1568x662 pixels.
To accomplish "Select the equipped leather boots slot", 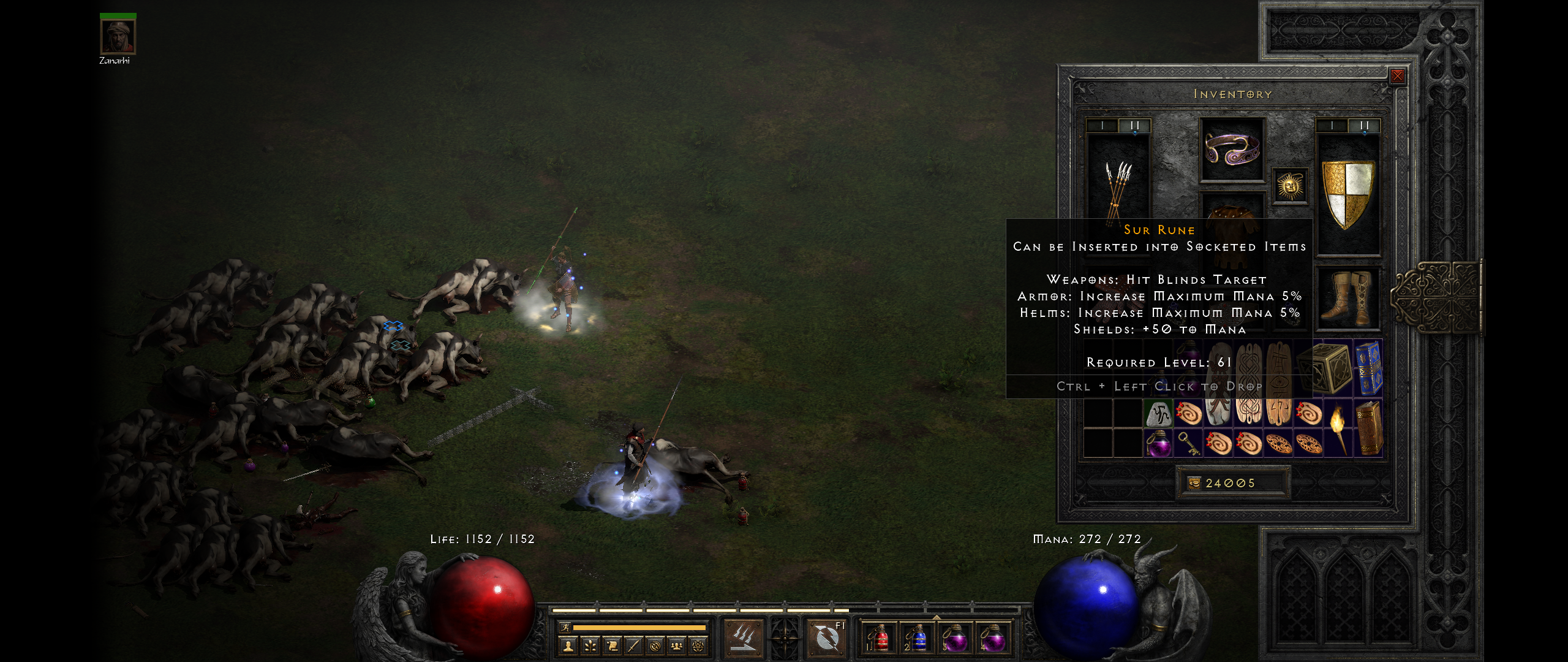I will coord(1348,298).
